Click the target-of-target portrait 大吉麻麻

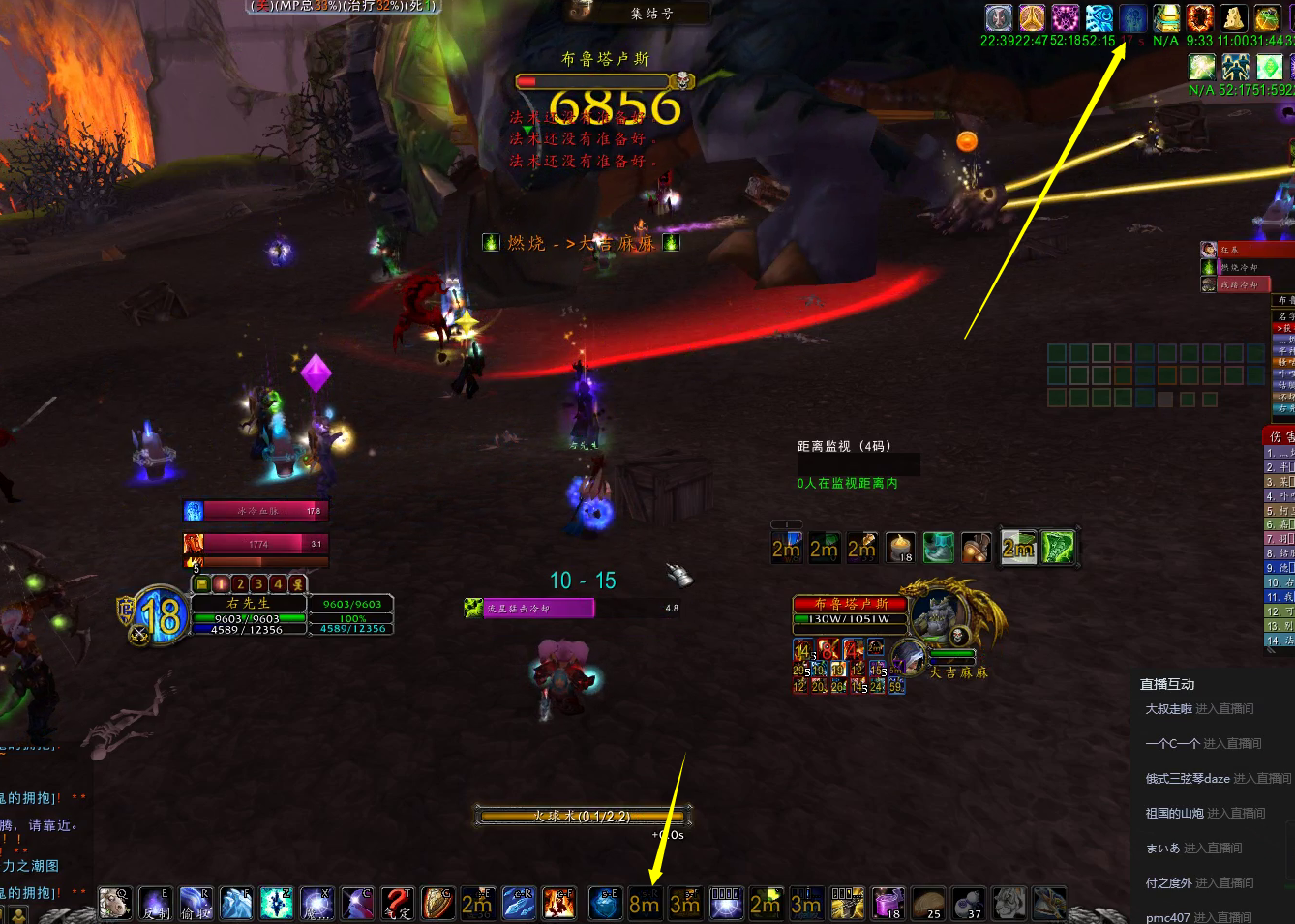pyautogui.click(x=908, y=658)
